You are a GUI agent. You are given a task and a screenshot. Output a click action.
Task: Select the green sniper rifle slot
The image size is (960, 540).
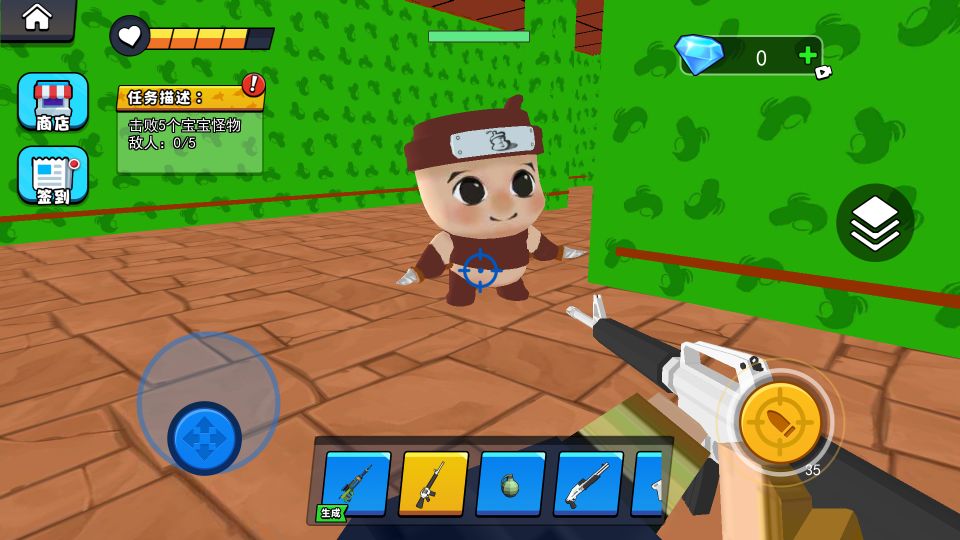[357, 484]
